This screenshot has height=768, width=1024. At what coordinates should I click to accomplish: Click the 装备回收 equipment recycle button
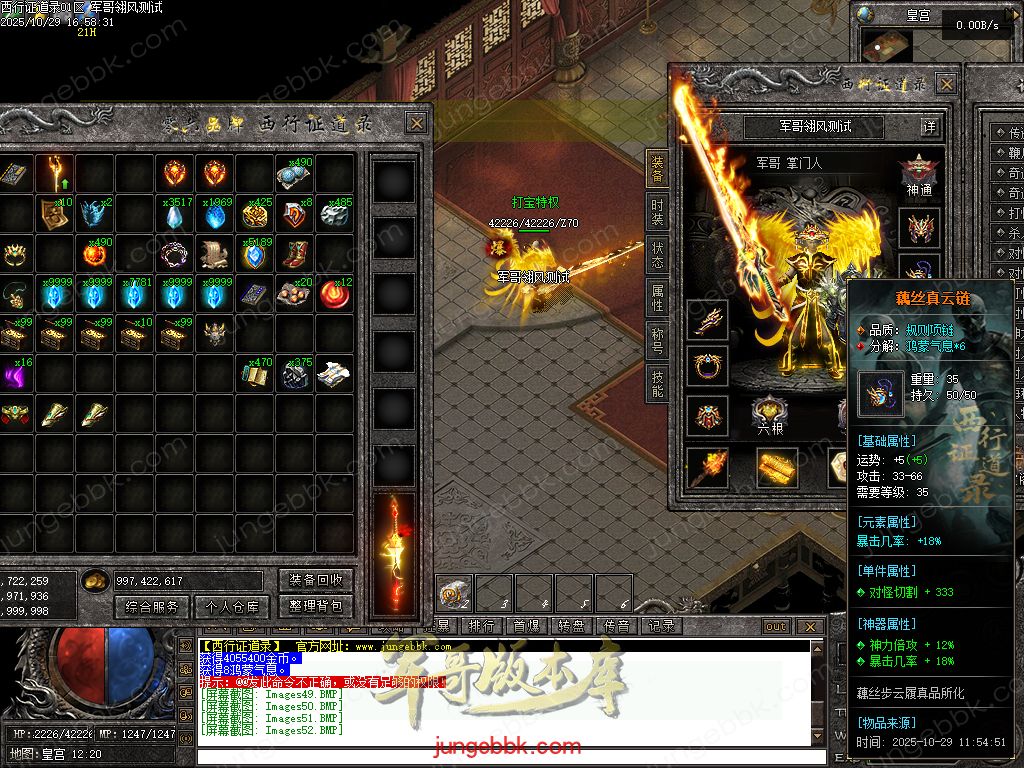click(315, 580)
